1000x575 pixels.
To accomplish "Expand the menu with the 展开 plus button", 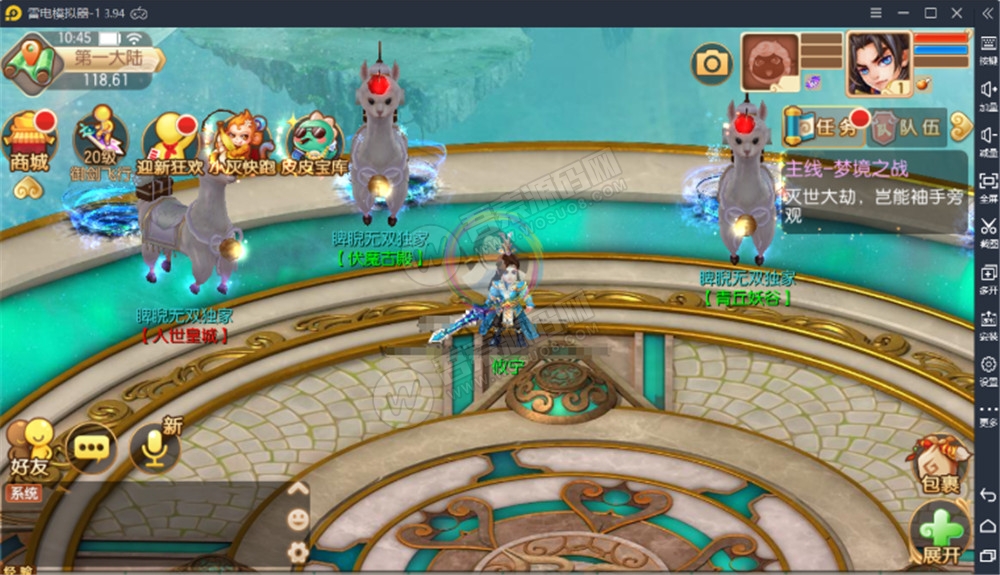I will (940, 532).
